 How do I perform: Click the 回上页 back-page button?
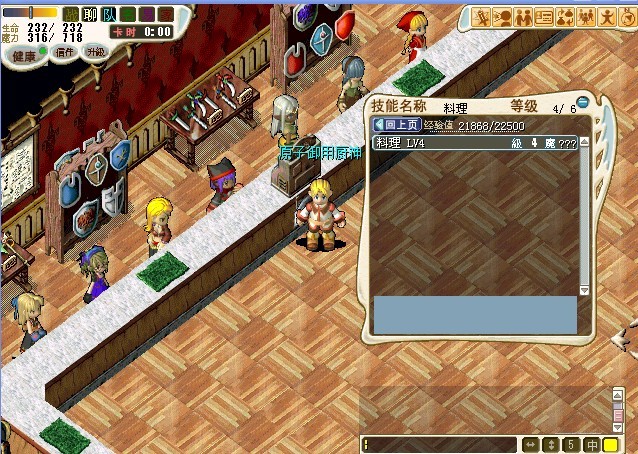(396, 125)
